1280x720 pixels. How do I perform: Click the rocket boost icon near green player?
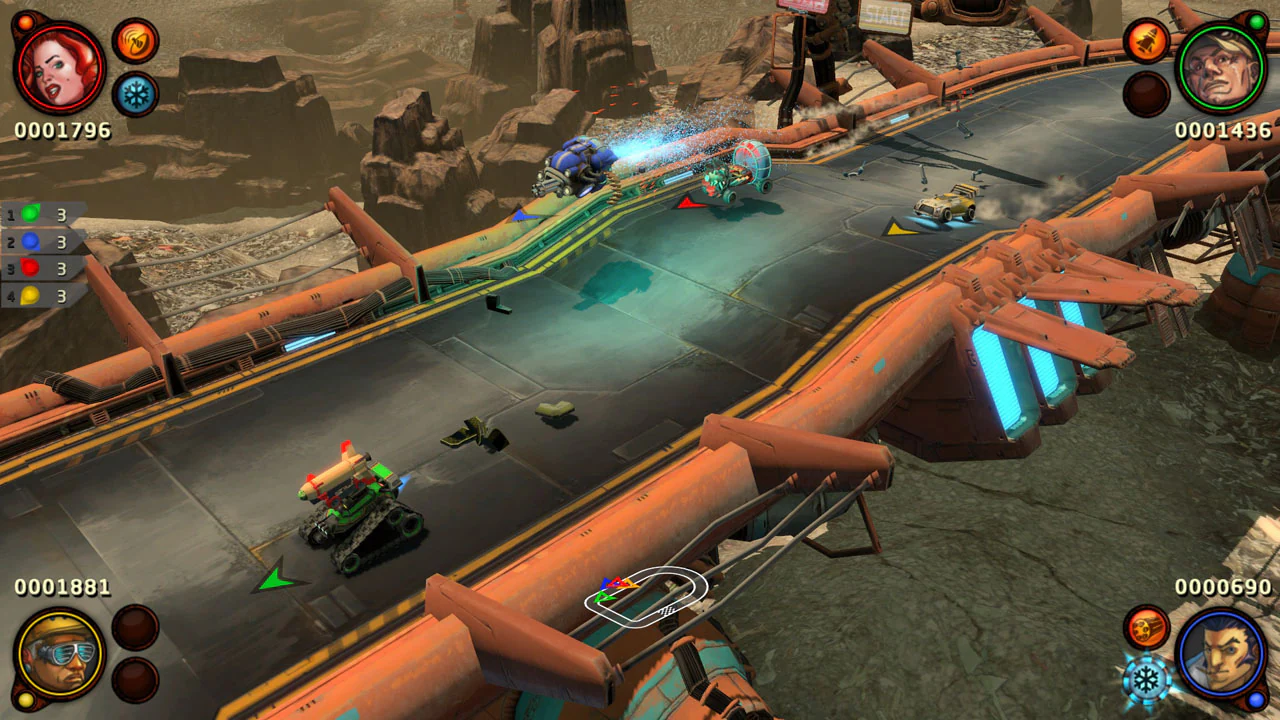click(1145, 40)
